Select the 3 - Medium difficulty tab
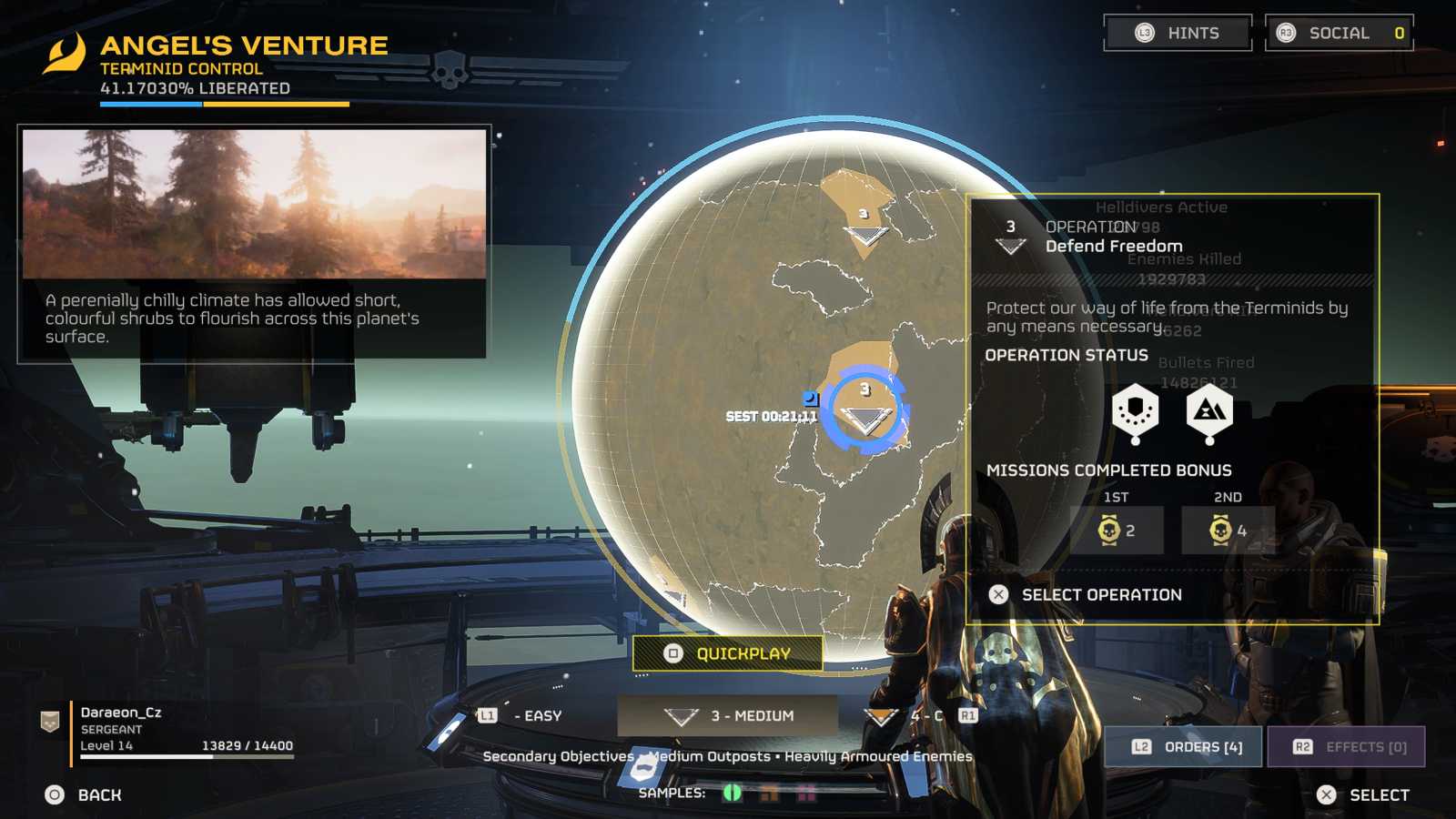This screenshot has width=1456, height=819. (728, 716)
